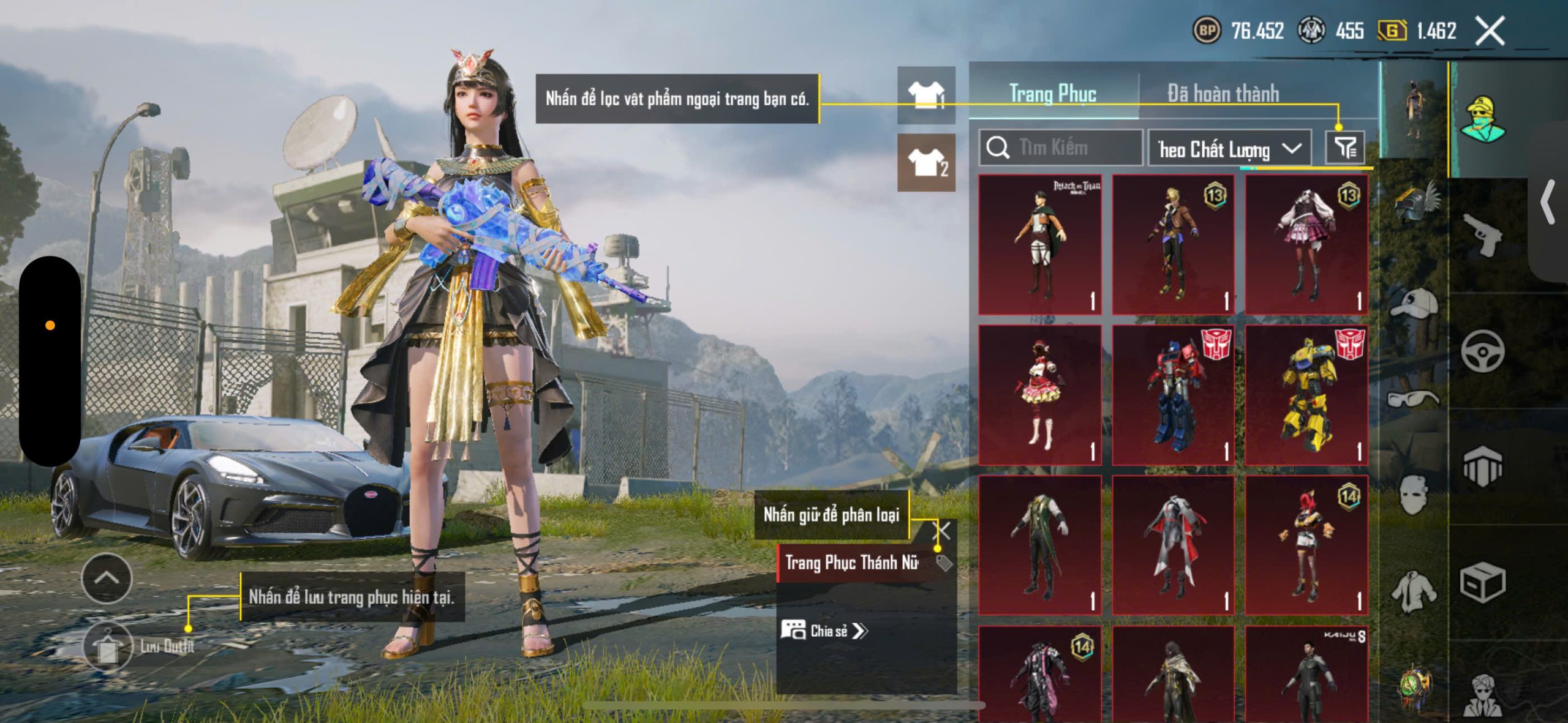1568x723 pixels.
Task: Select the Attack on Titan outfit
Action: 1039,244
